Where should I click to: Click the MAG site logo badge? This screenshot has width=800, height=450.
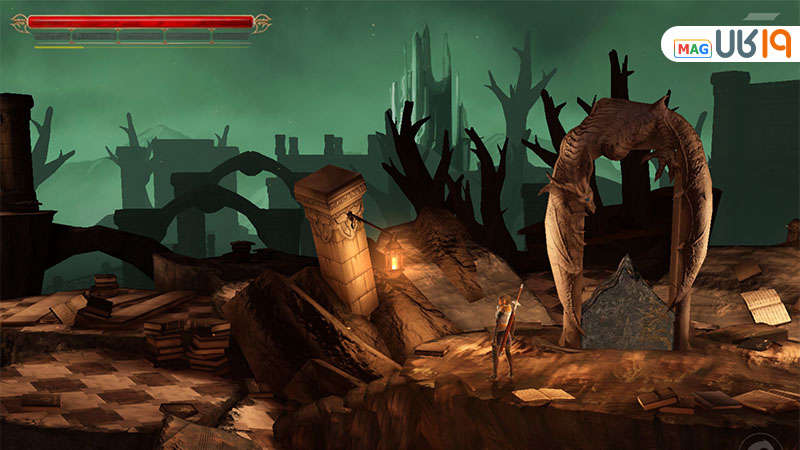[x=732, y=44]
